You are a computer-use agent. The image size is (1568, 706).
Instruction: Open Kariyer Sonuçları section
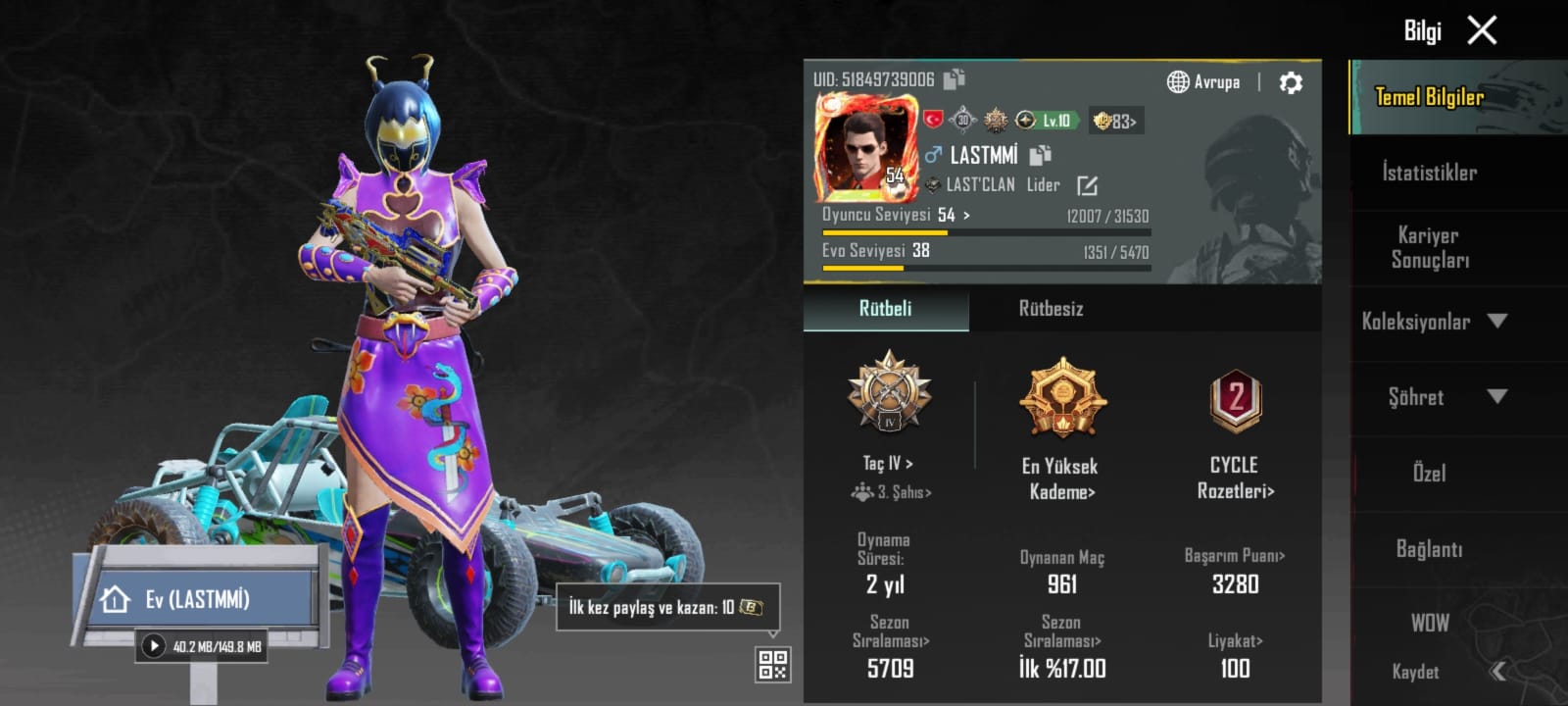(1429, 247)
